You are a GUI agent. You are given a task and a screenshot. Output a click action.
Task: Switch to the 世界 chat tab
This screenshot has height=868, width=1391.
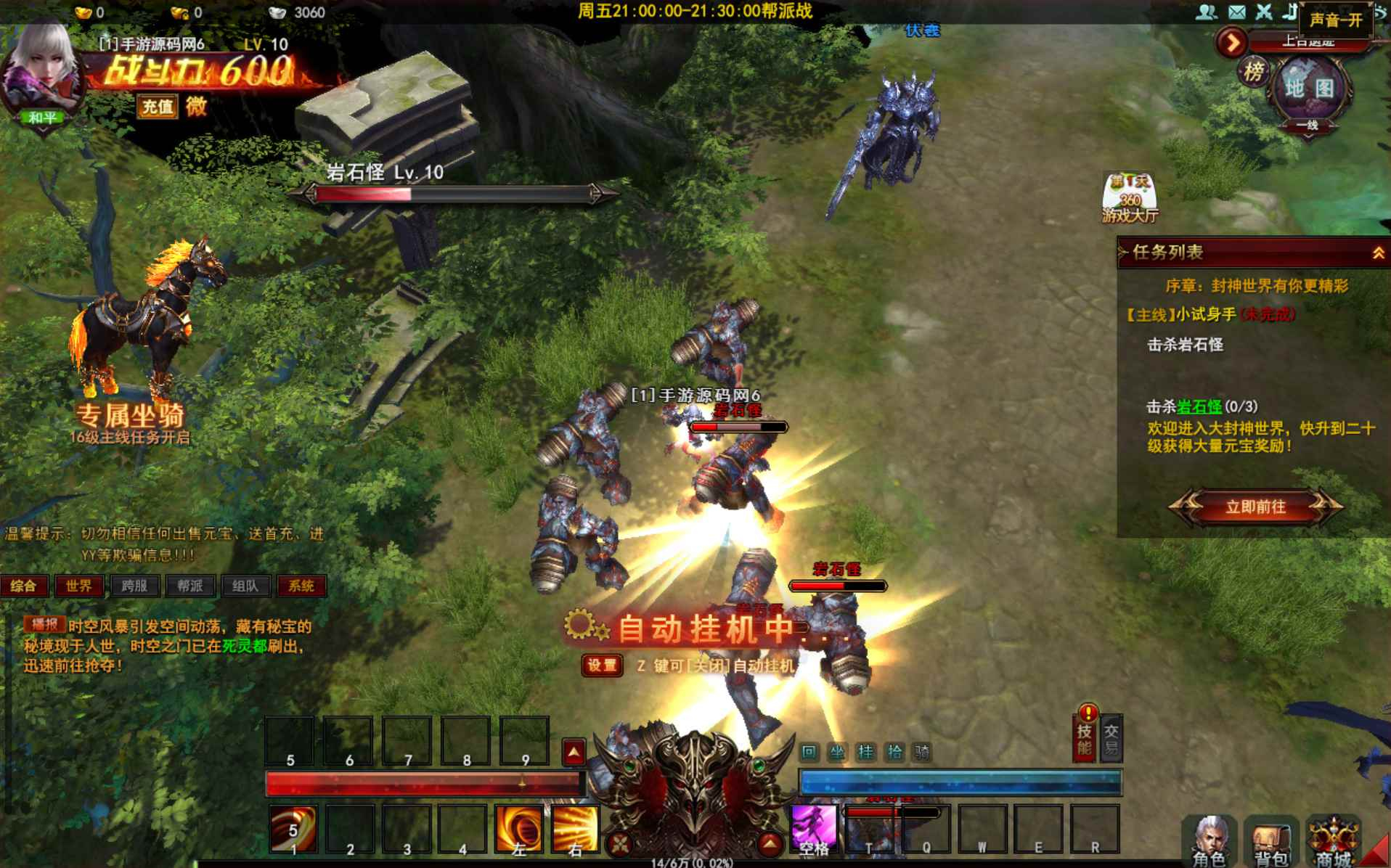pyautogui.click(x=78, y=586)
